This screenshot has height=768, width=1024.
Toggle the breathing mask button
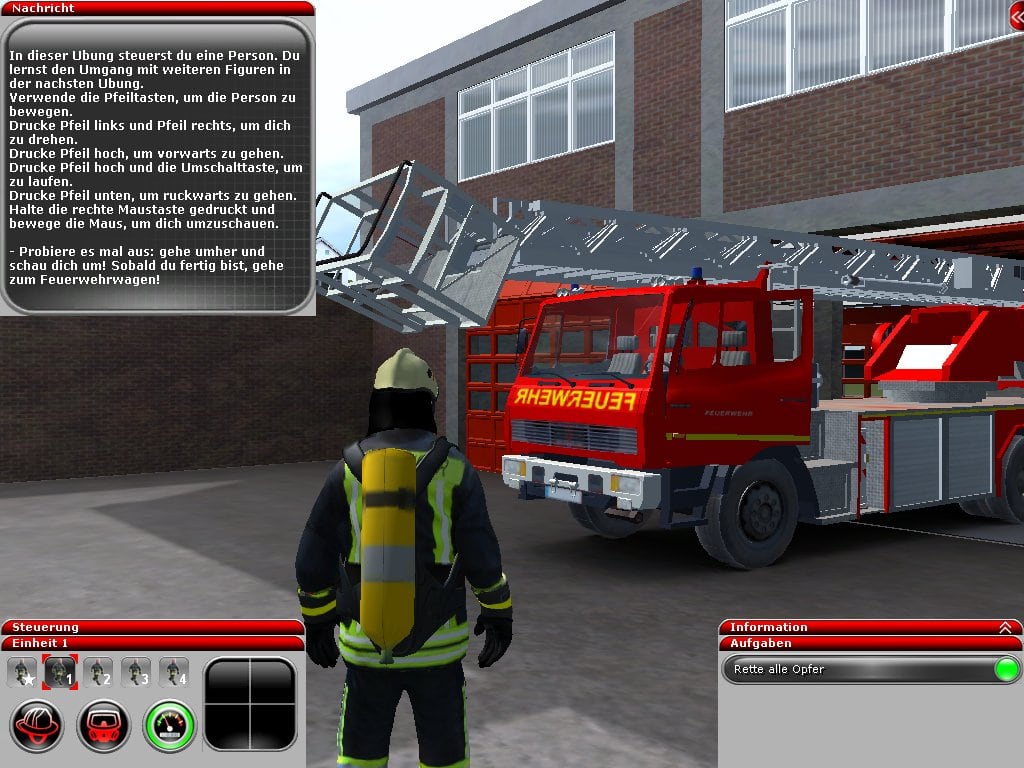[x=104, y=725]
